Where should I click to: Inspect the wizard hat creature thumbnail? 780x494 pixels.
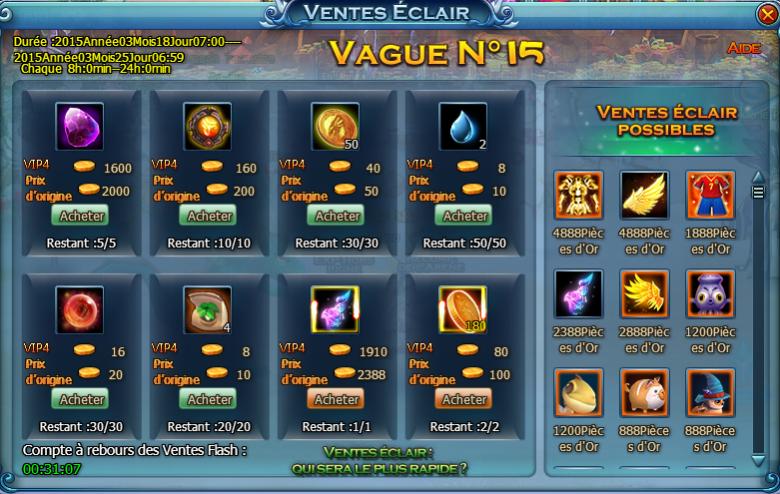point(710,392)
